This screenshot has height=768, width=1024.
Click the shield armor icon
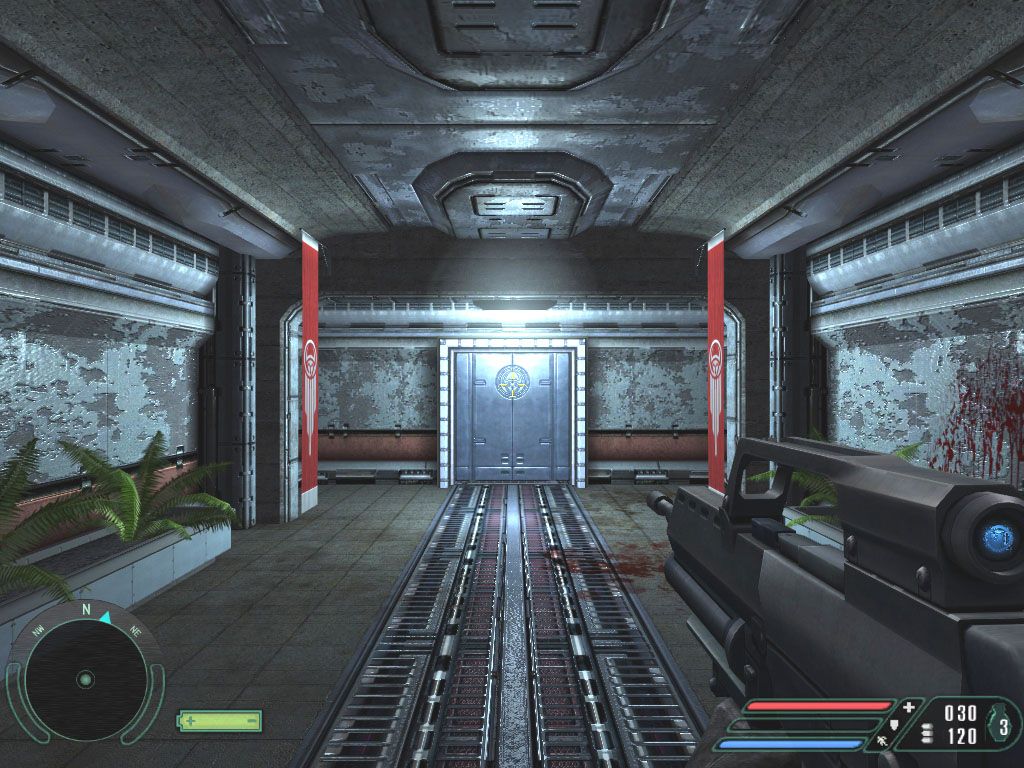click(896, 726)
